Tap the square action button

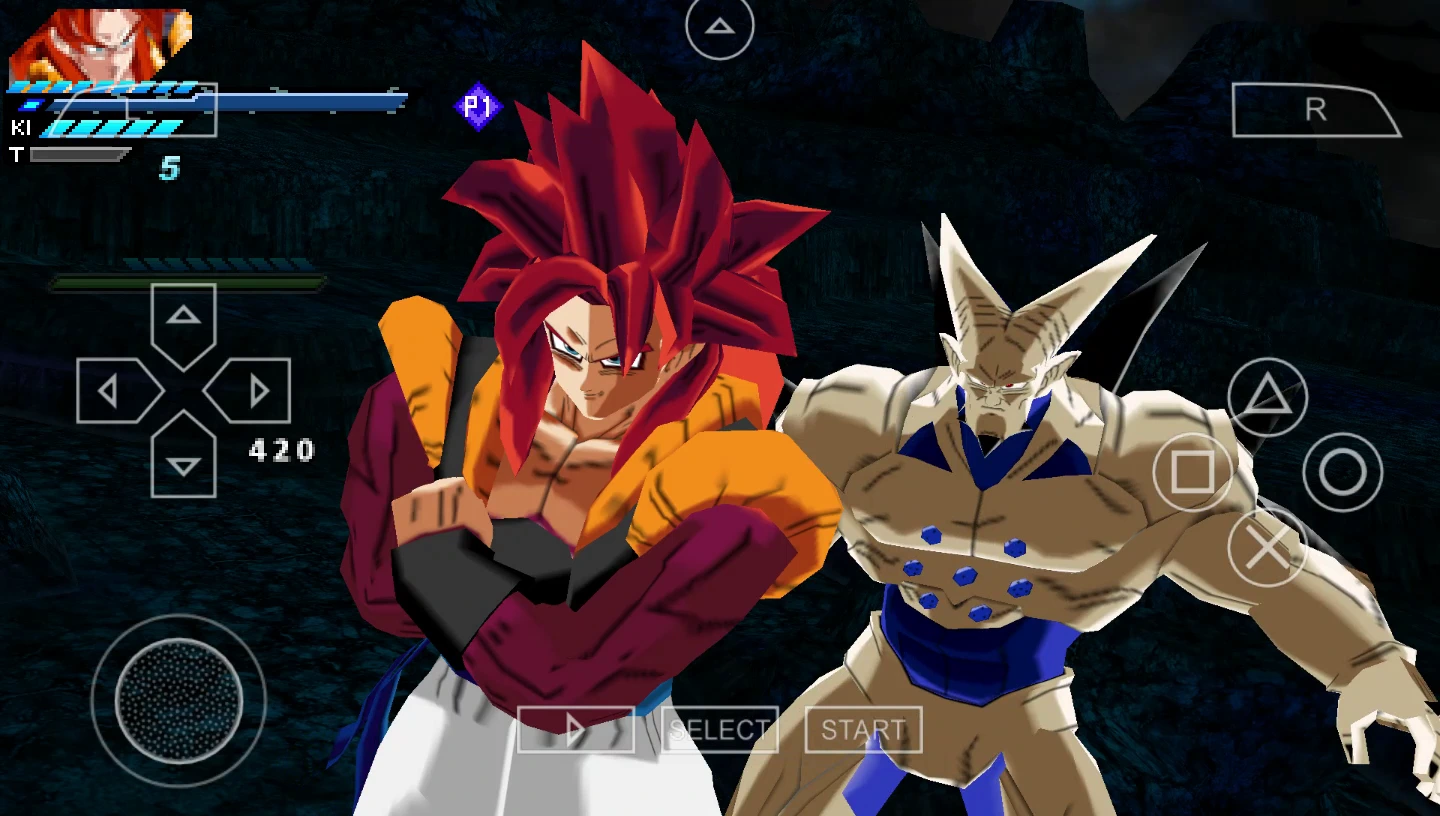pyautogui.click(x=1192, y=472)
